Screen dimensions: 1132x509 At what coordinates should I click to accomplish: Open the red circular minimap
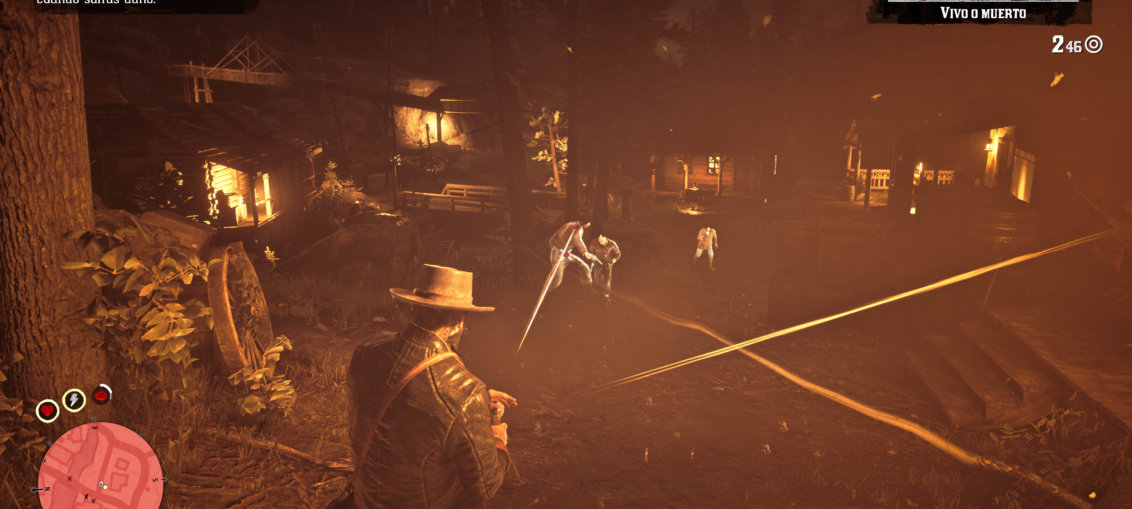[100, 468]
